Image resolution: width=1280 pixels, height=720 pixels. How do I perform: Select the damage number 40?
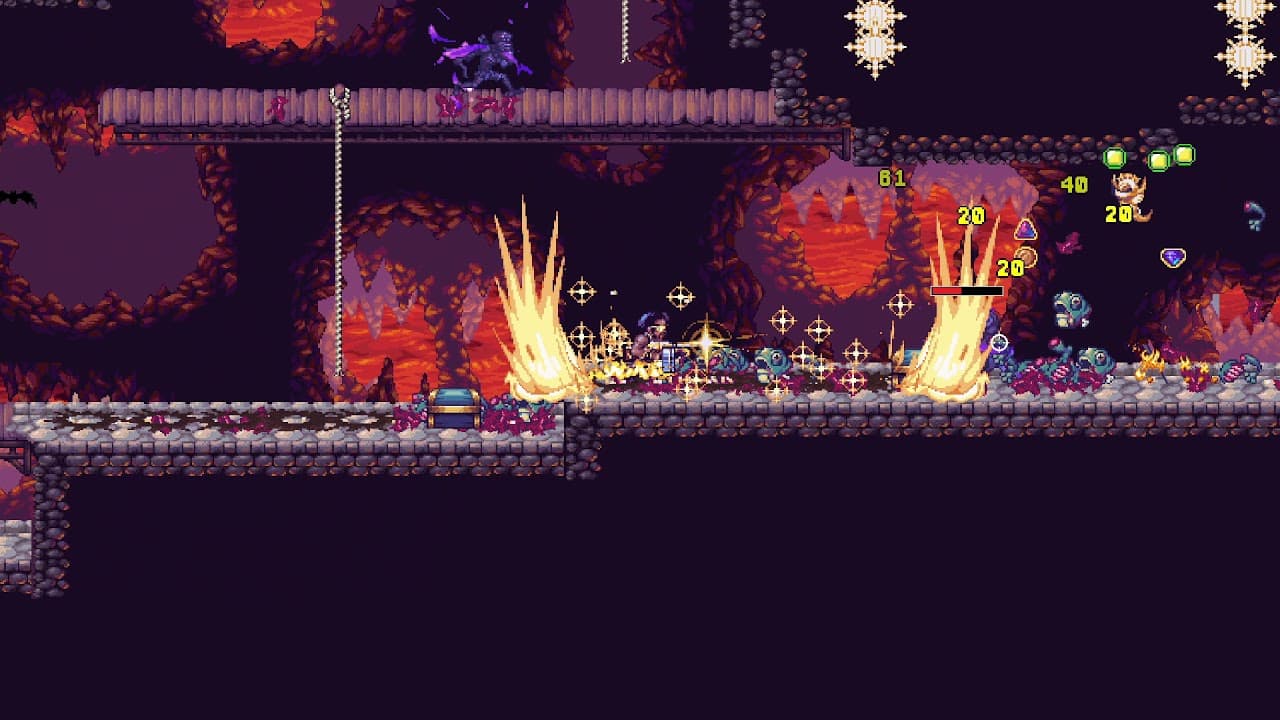coord(1074,184)
